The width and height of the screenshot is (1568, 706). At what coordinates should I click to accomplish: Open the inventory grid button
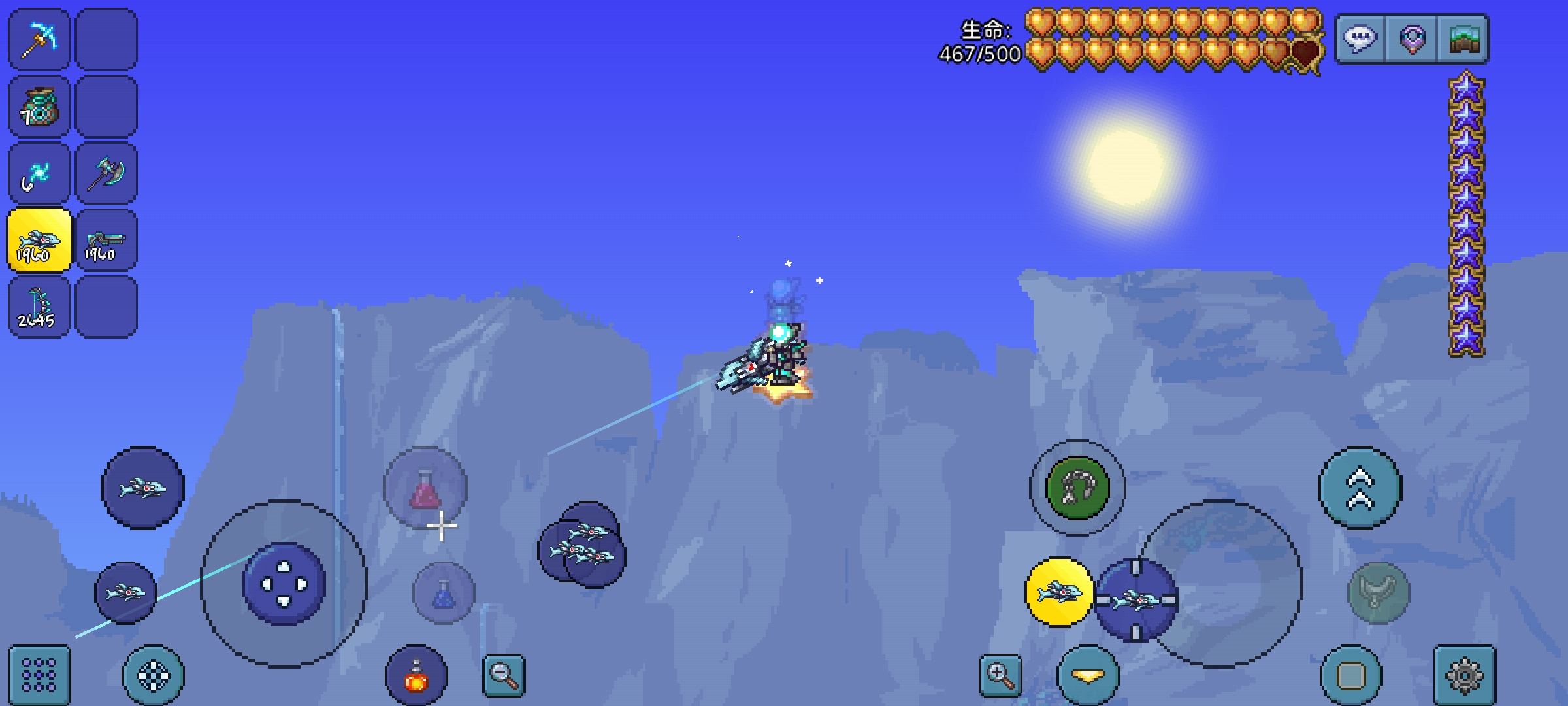[x=39, y=676]
